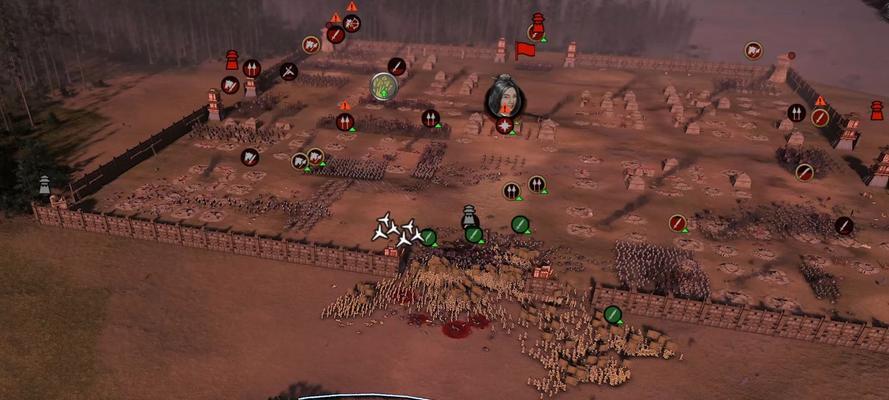
Task: Click the glowing green round ability marker
Action: pos(384,87)
